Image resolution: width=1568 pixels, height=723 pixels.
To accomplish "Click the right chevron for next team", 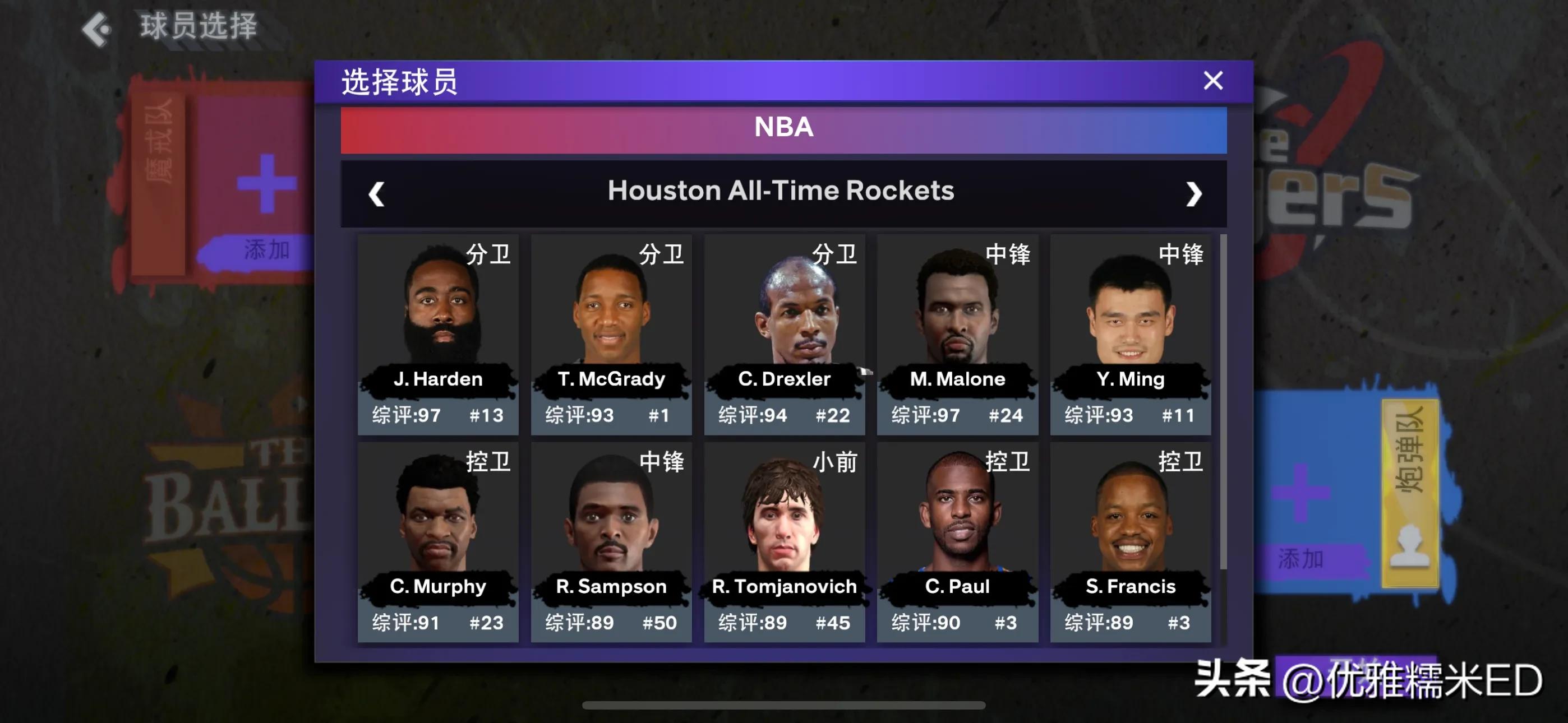I will pyautogui.click(x=1193, y=192).
